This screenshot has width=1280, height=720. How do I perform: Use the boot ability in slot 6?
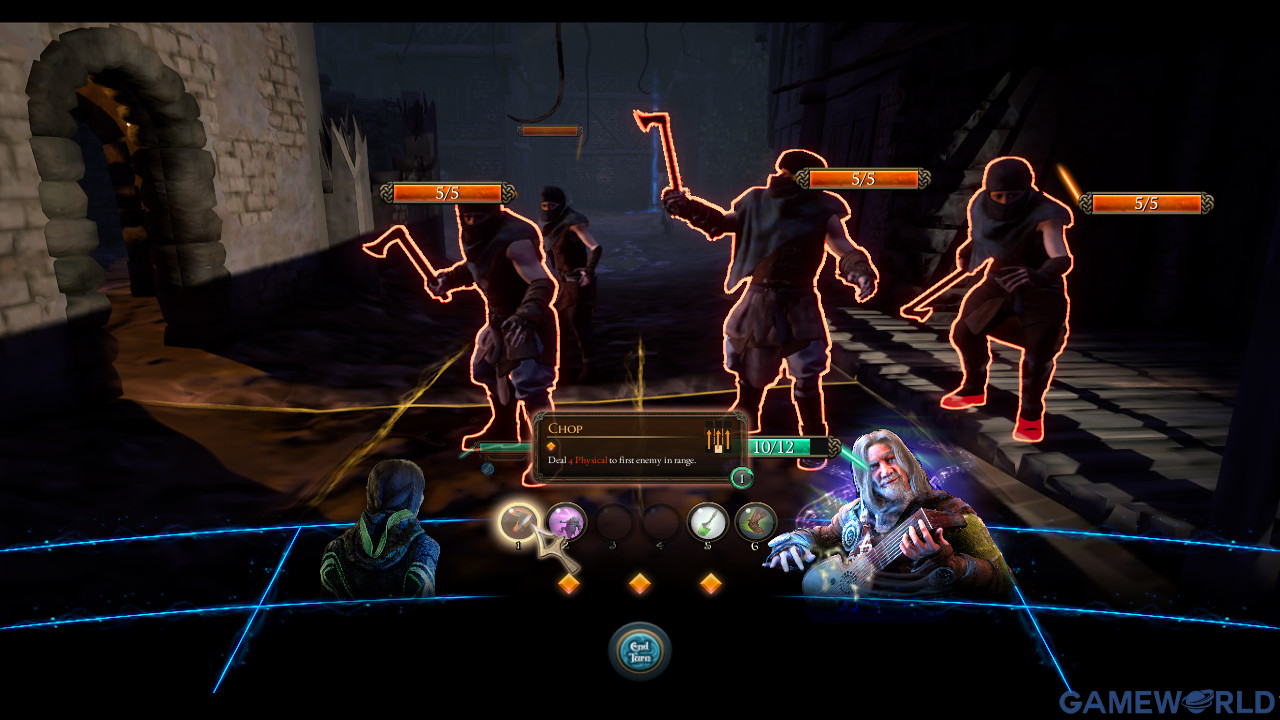pyautogui.click(x=756, y=522)
